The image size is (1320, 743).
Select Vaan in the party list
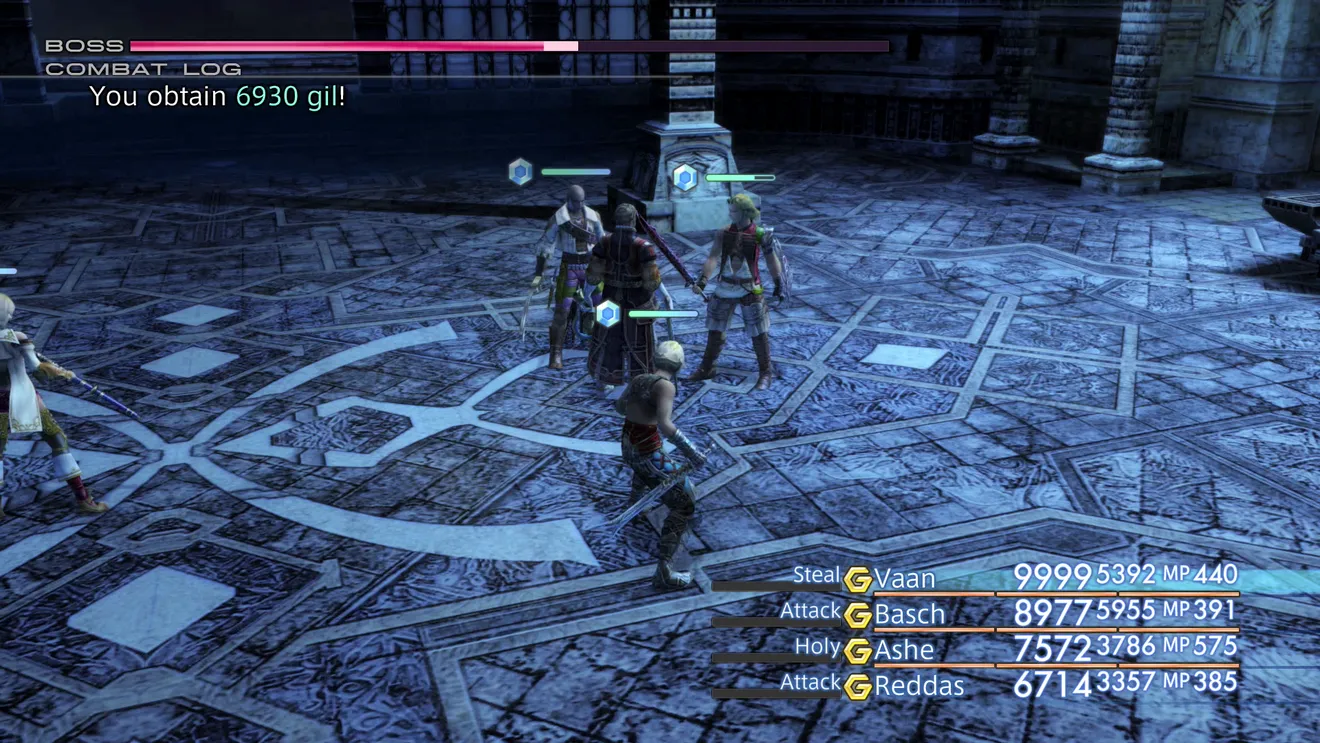coord(905,578)
